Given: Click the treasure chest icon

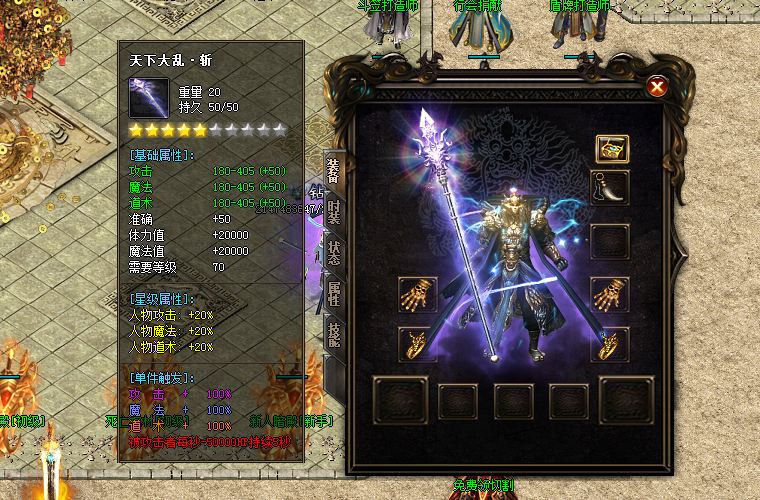Looking at the screenshot, I should (610, 149).
